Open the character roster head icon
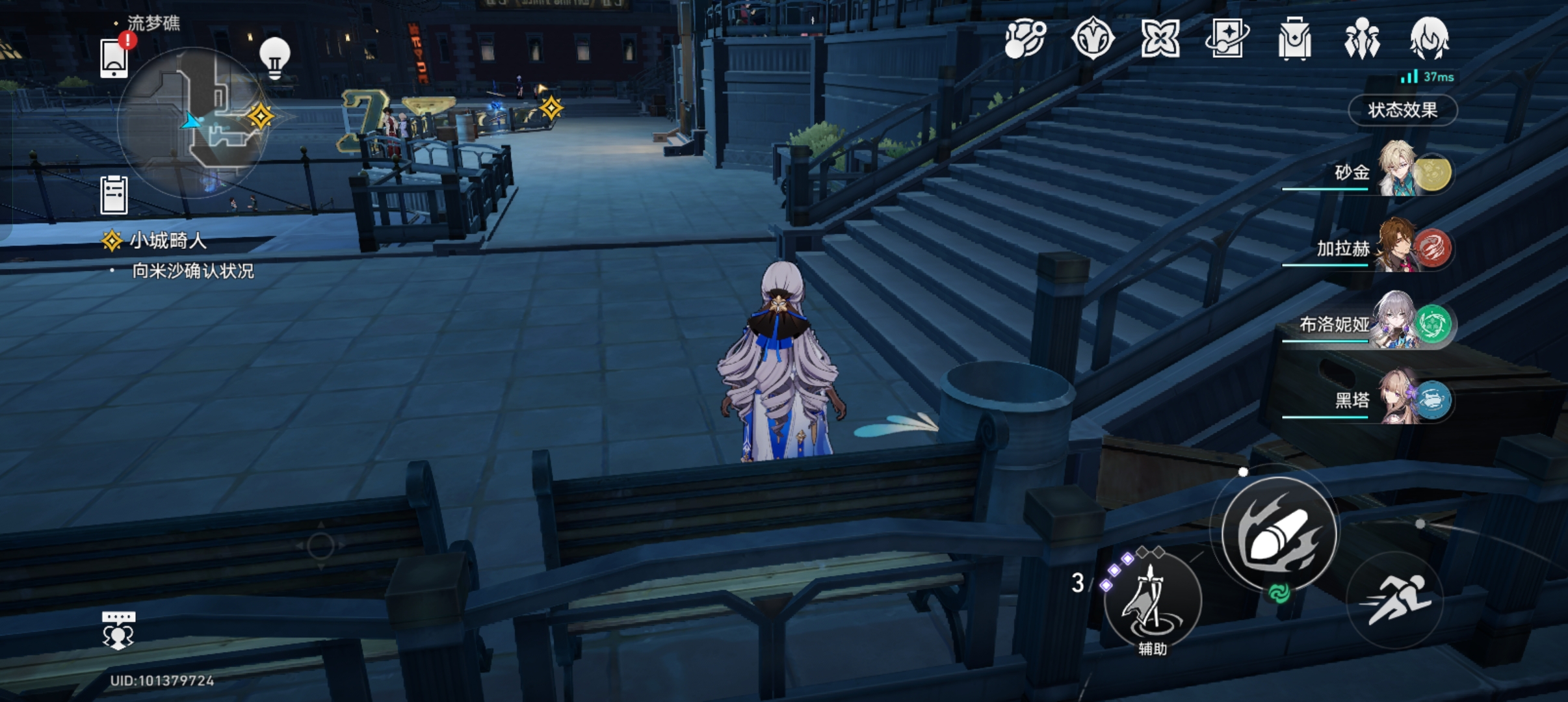Image resolution: width=1568 pixels, height=702 pixels. point(1429,39)
